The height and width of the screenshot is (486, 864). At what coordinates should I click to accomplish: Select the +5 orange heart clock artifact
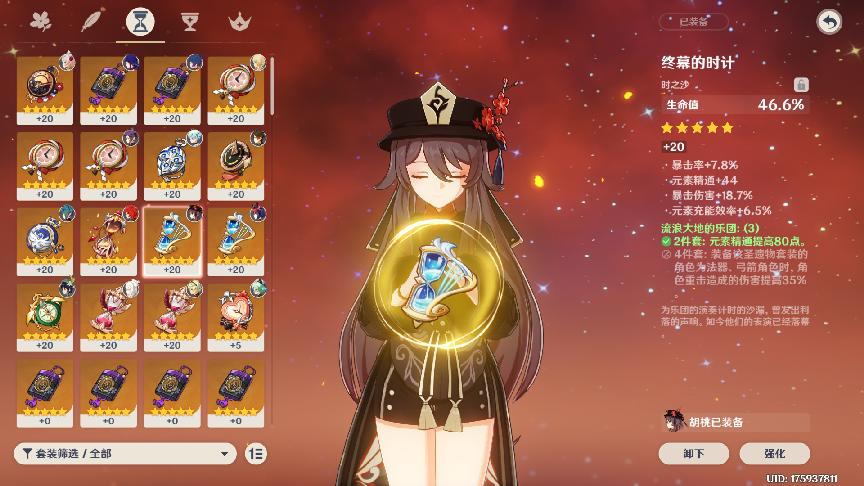(236, 312)
